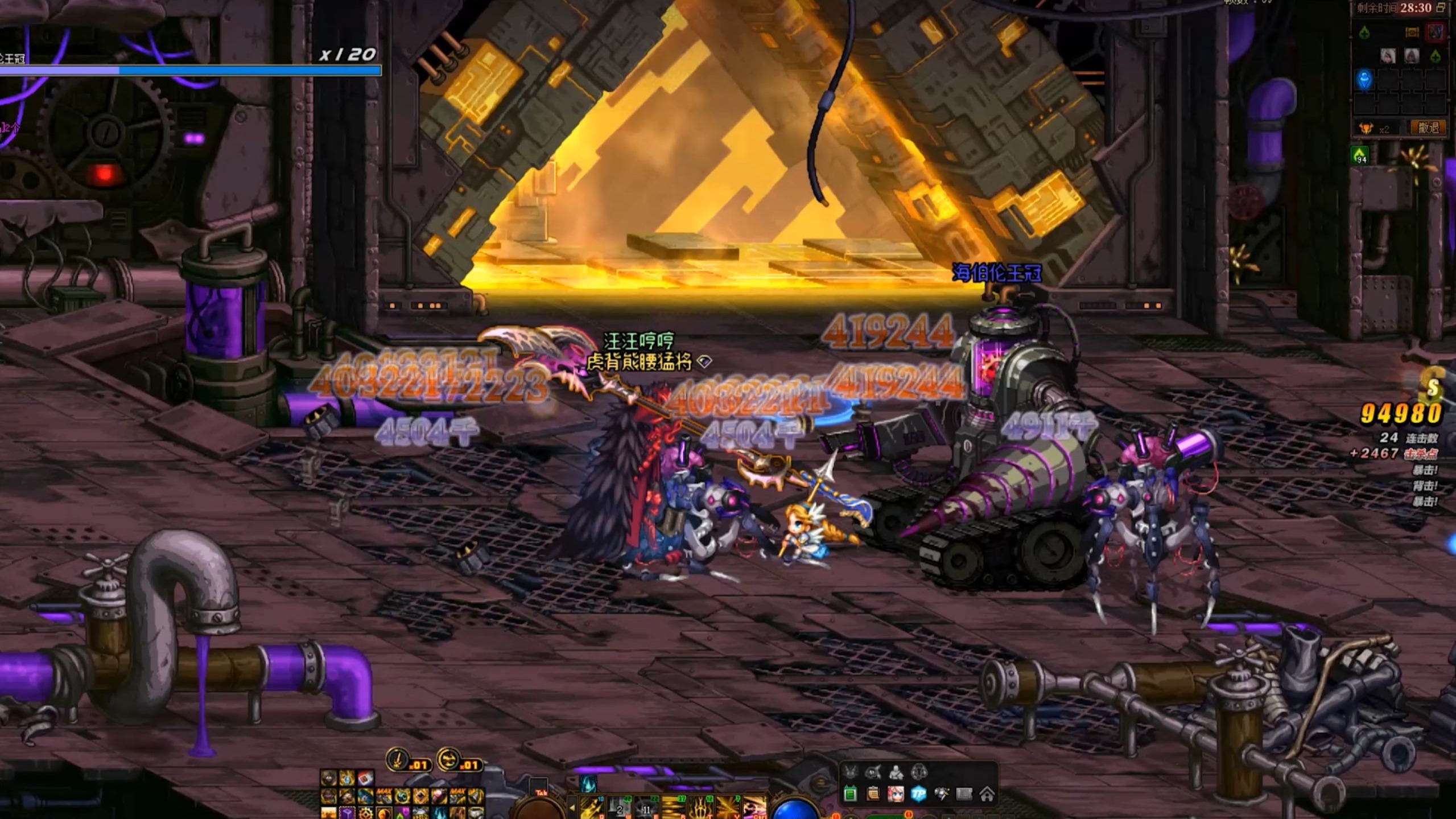Screen dimensions: 1456x819
Task: Click the 撤退 retreat button
Action: [x=1428, y=128]
